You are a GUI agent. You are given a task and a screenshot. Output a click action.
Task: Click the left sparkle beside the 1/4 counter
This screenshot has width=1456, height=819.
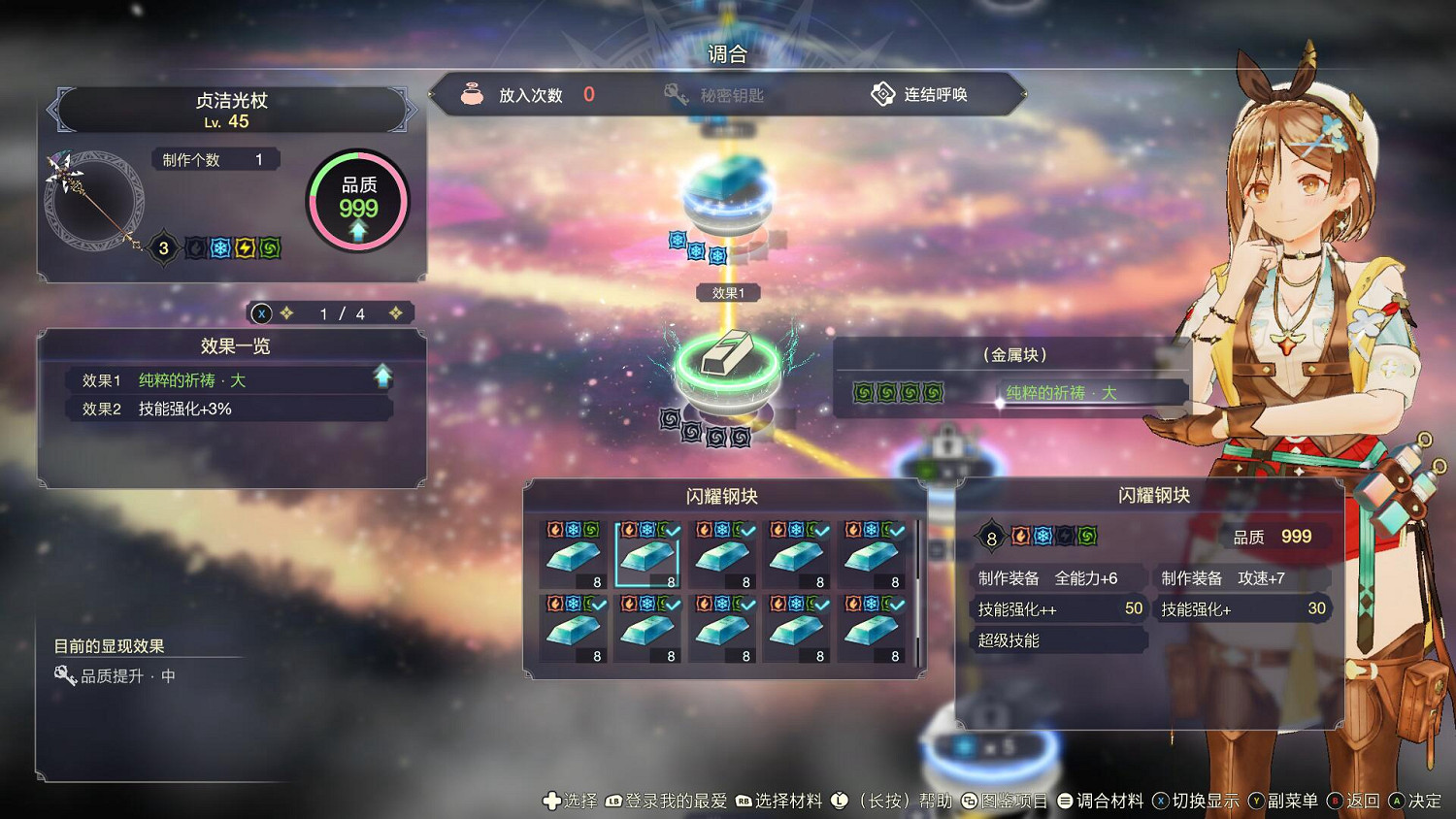(284, 312)
